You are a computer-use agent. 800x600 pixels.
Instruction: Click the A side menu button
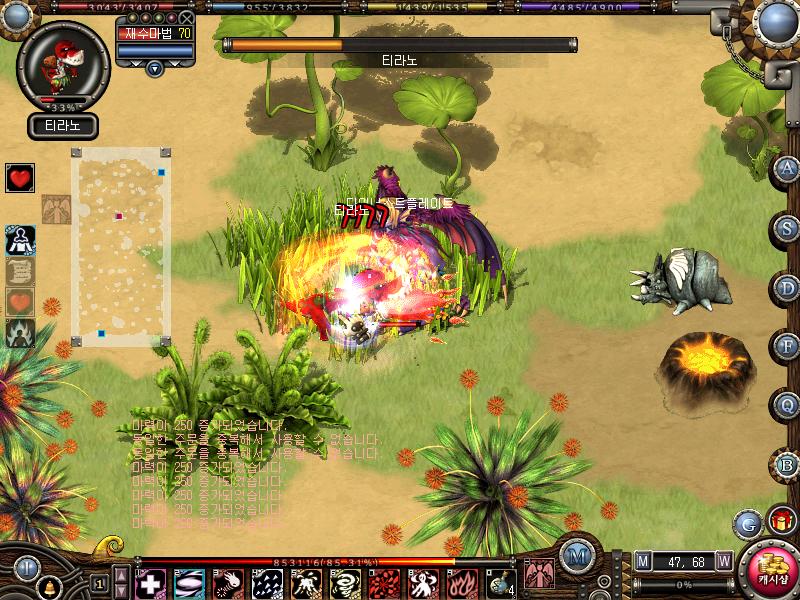787,168
